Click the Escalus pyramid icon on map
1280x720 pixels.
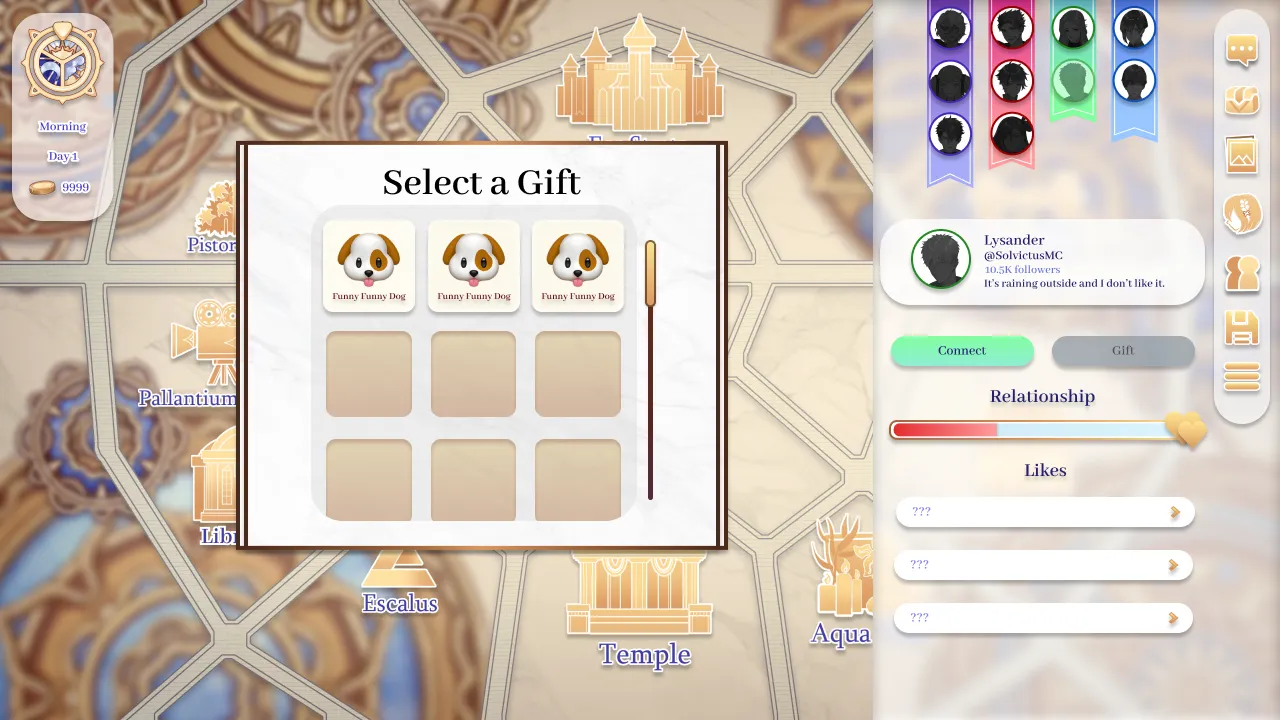(399, 568)
